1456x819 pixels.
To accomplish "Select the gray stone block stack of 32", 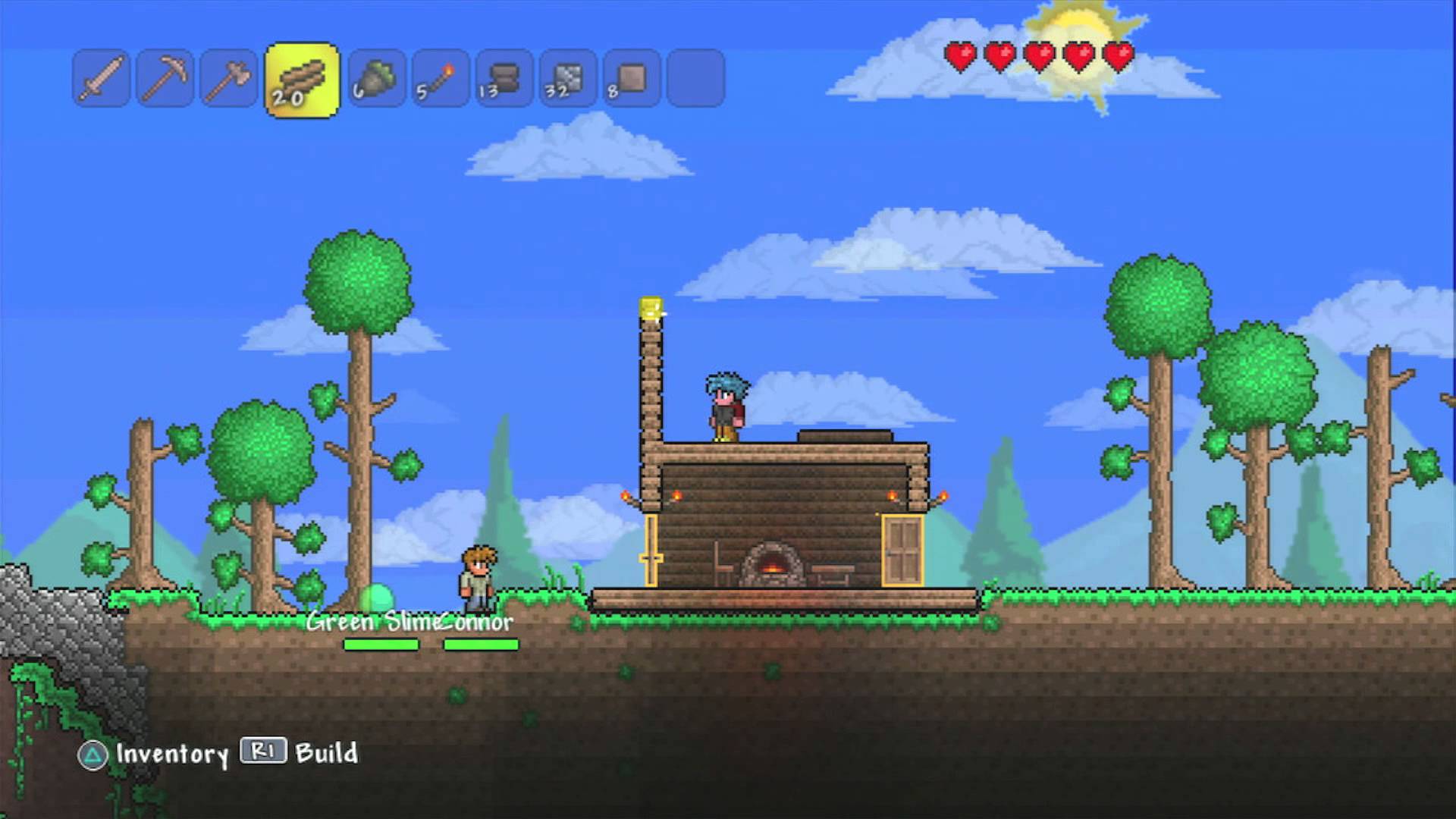I will pyautogui.click(x=568, y=78).
